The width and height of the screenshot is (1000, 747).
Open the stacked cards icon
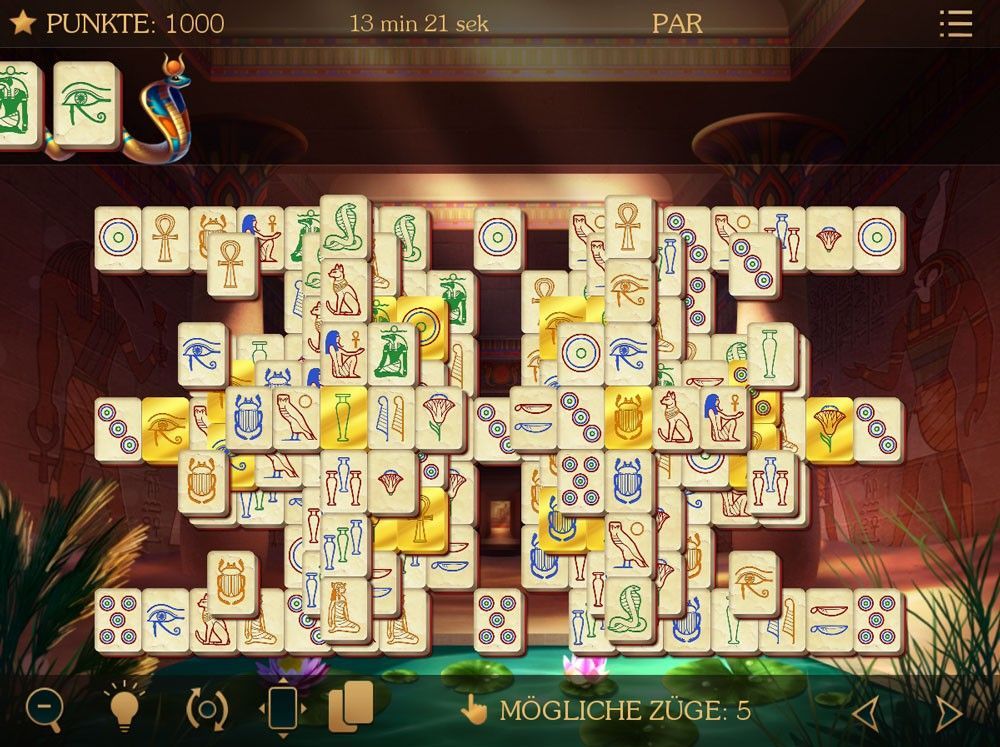pyautogui.click(x=350, y=706)
